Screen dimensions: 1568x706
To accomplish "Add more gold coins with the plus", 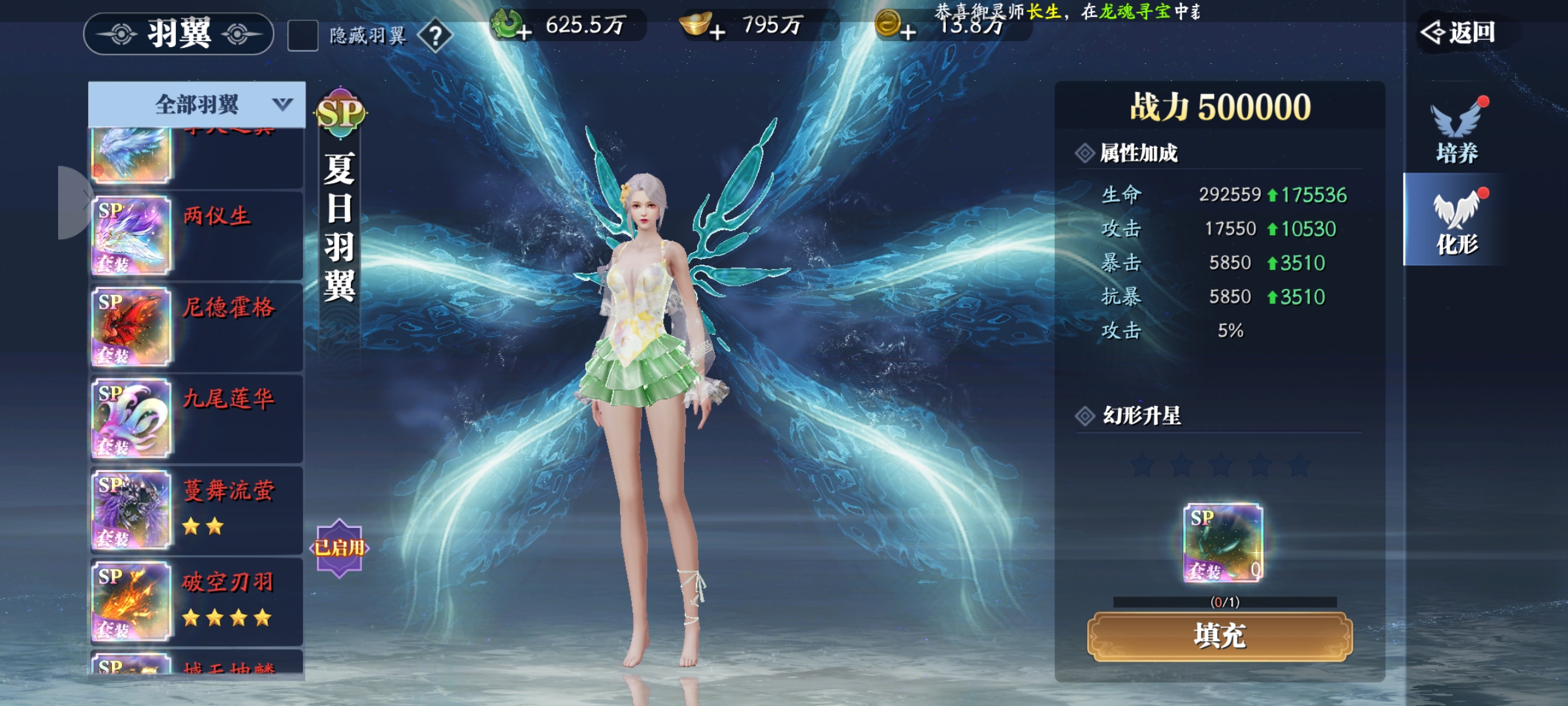I will (x=907, y=31).
